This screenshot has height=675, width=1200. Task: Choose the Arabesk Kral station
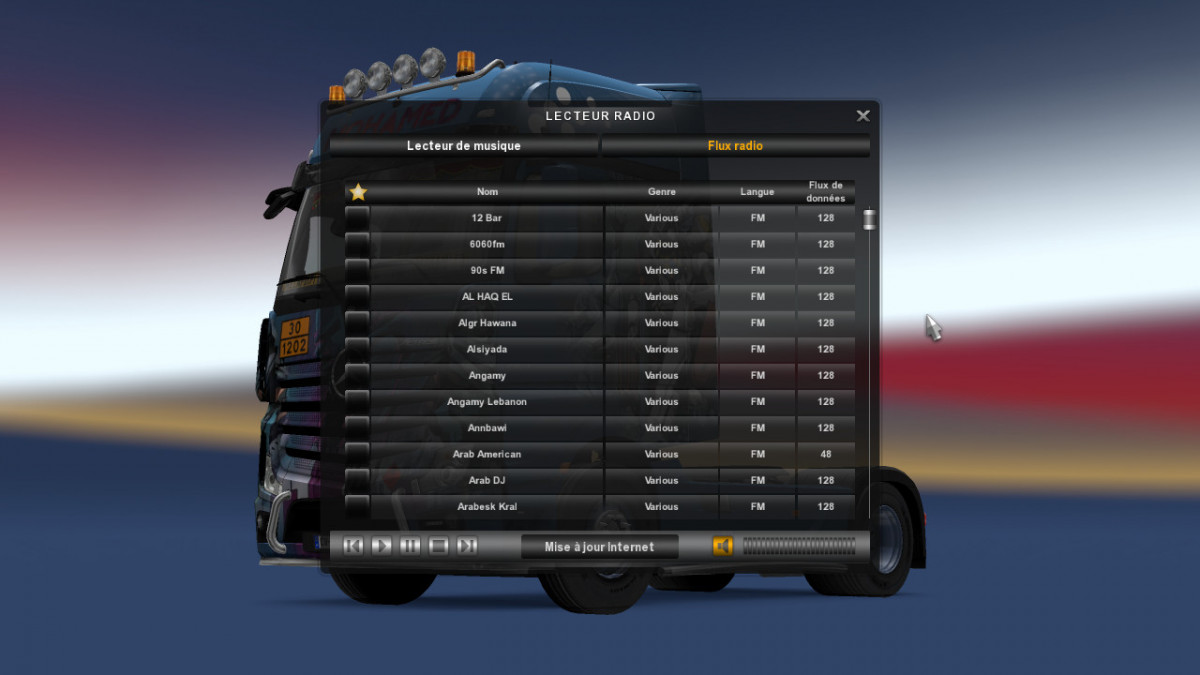tap(487, 507)
